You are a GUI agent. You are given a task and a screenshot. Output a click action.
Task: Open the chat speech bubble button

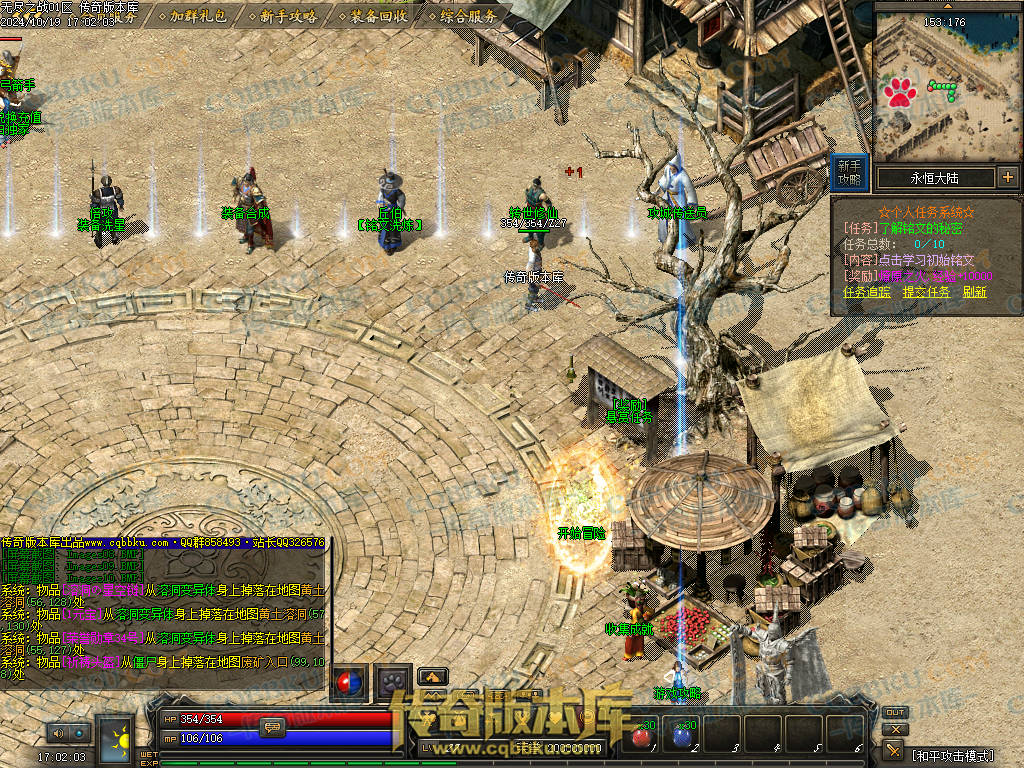coord(272,728)
